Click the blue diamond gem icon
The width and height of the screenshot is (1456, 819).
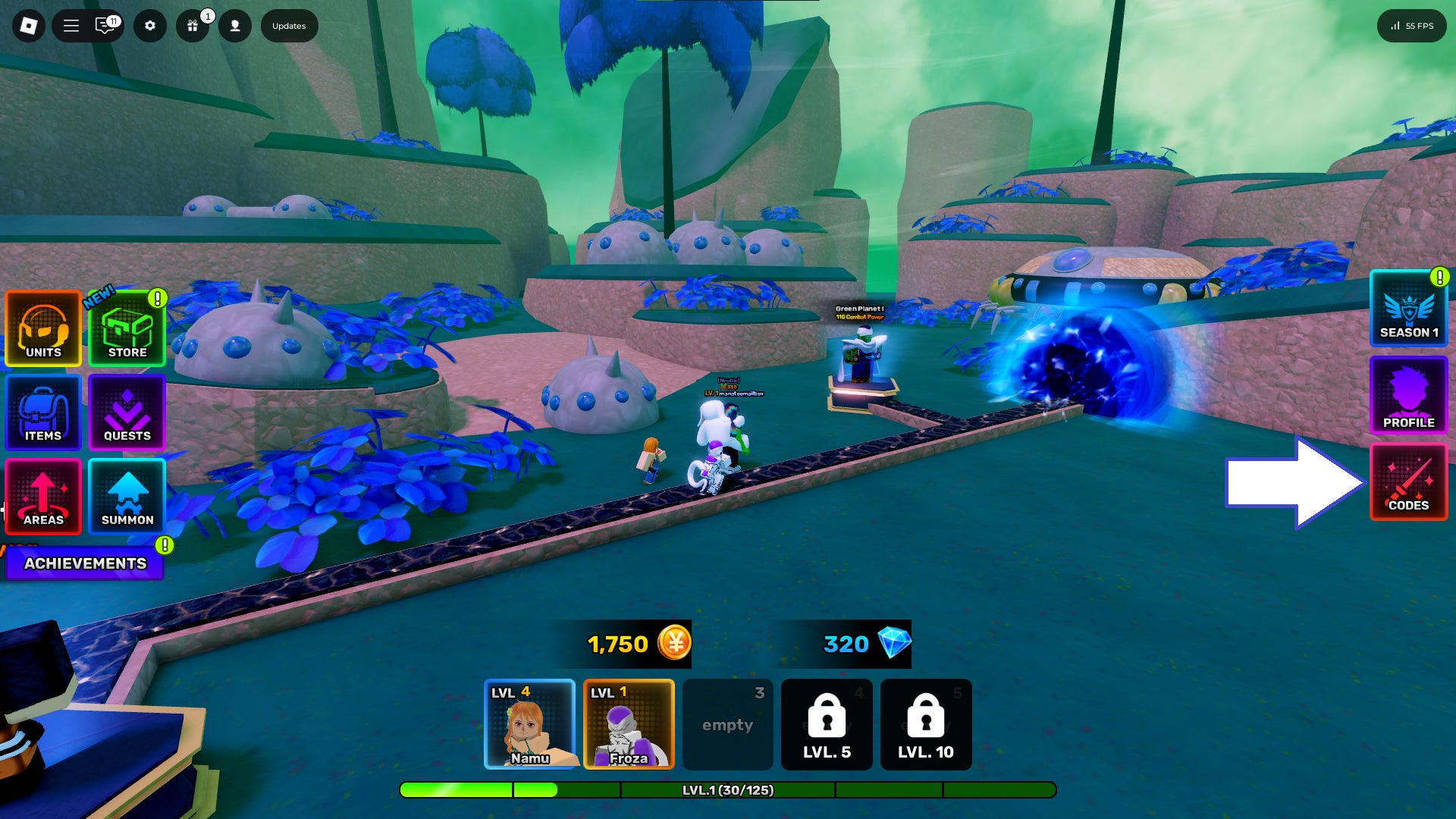point(894,643)
